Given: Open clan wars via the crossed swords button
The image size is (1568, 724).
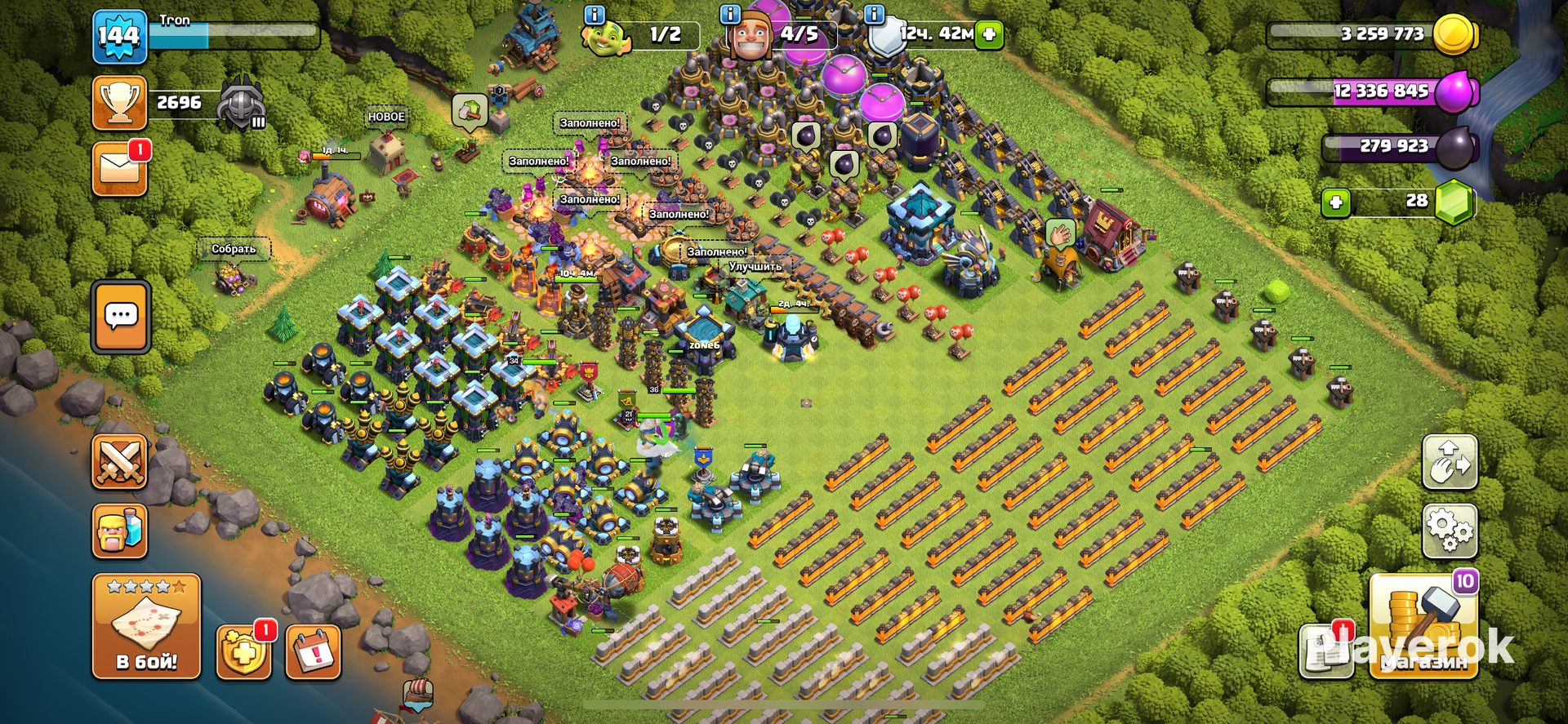Looking at the screenshot, I should tap(119, 462).
